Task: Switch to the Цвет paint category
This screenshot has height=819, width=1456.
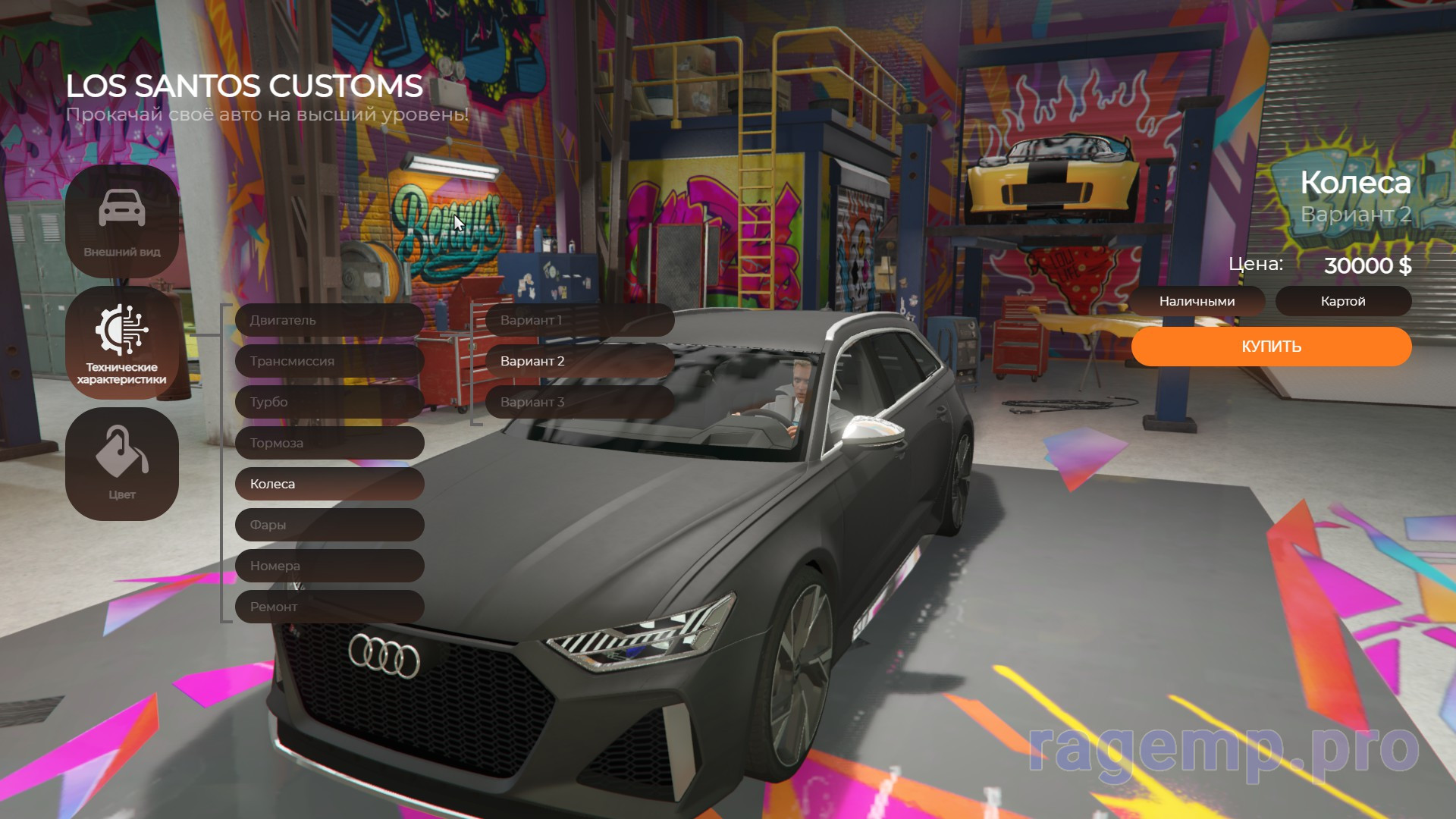Action: pos(122,464)
